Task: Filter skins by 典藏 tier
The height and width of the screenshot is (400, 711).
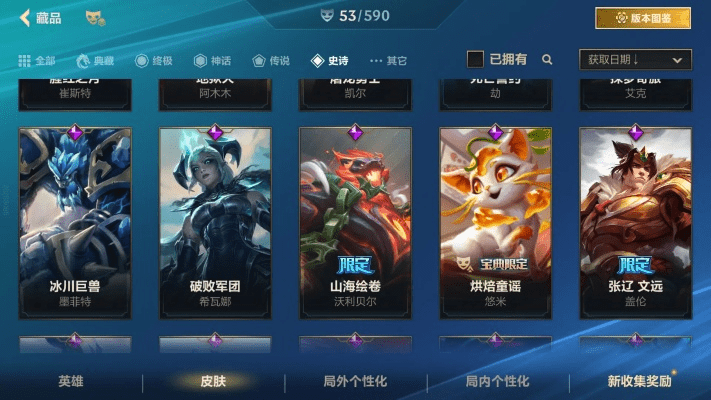Action: pos(95,60)
